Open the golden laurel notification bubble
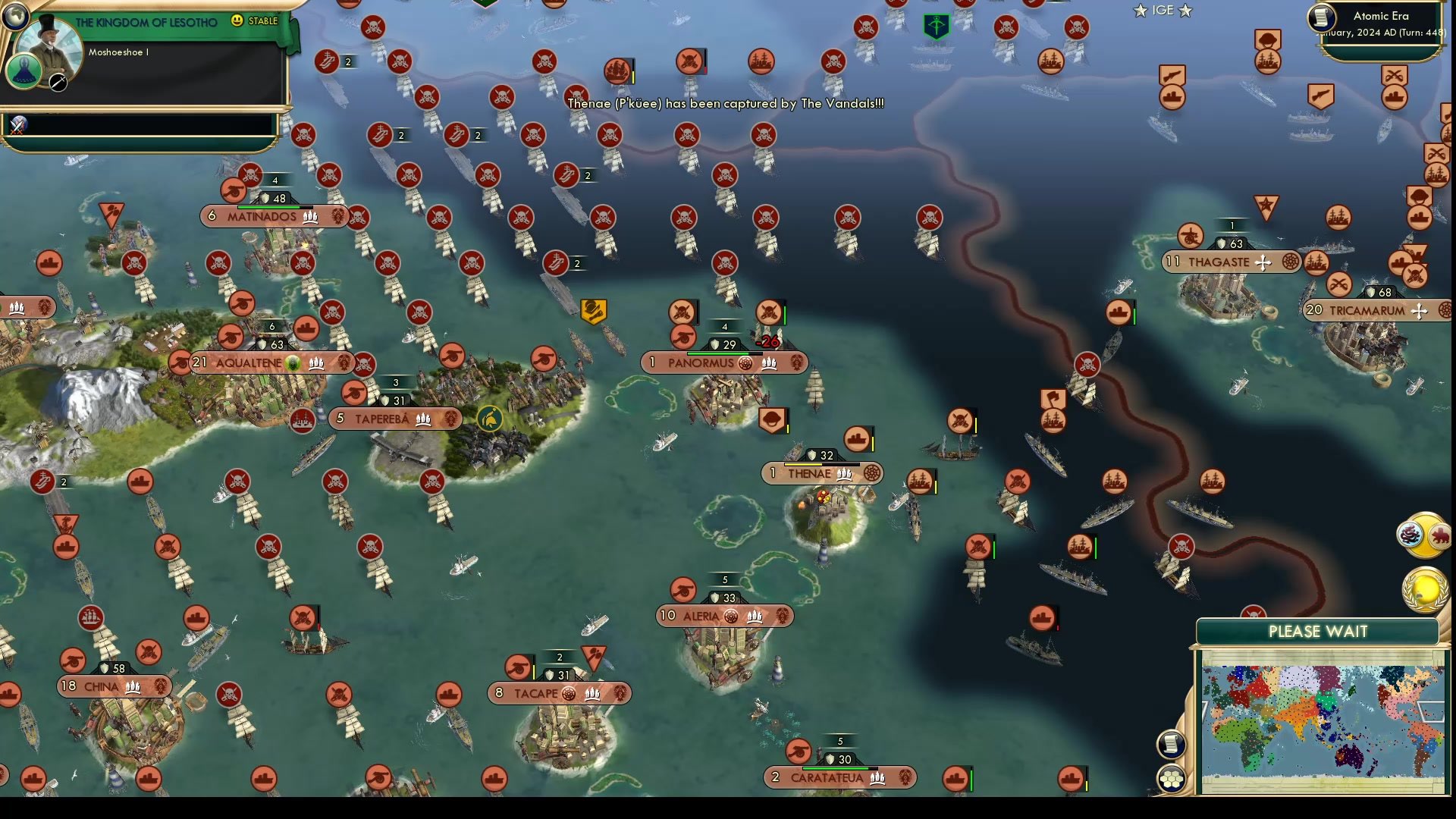 click(x=1424, y=589)
